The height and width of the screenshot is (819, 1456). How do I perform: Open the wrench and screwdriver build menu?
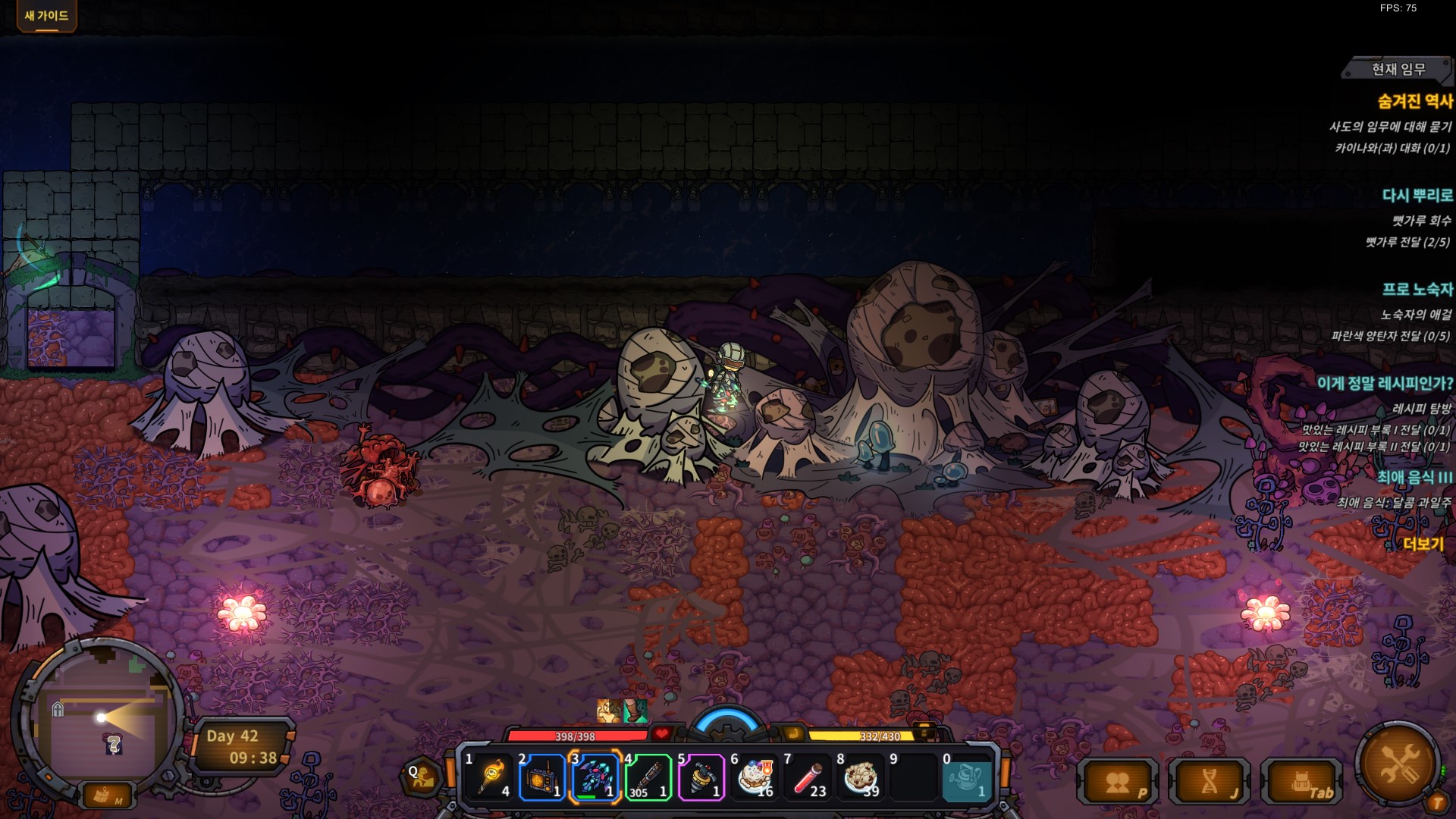(x=1398, y=764)
